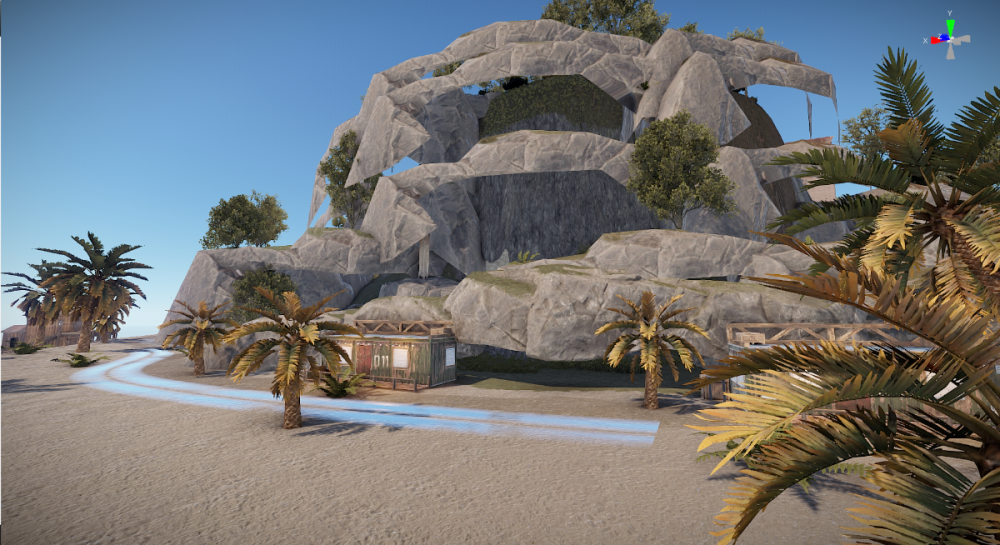
Task: Click the red X axis cone on the gizmo
Action: click(937, 40)
